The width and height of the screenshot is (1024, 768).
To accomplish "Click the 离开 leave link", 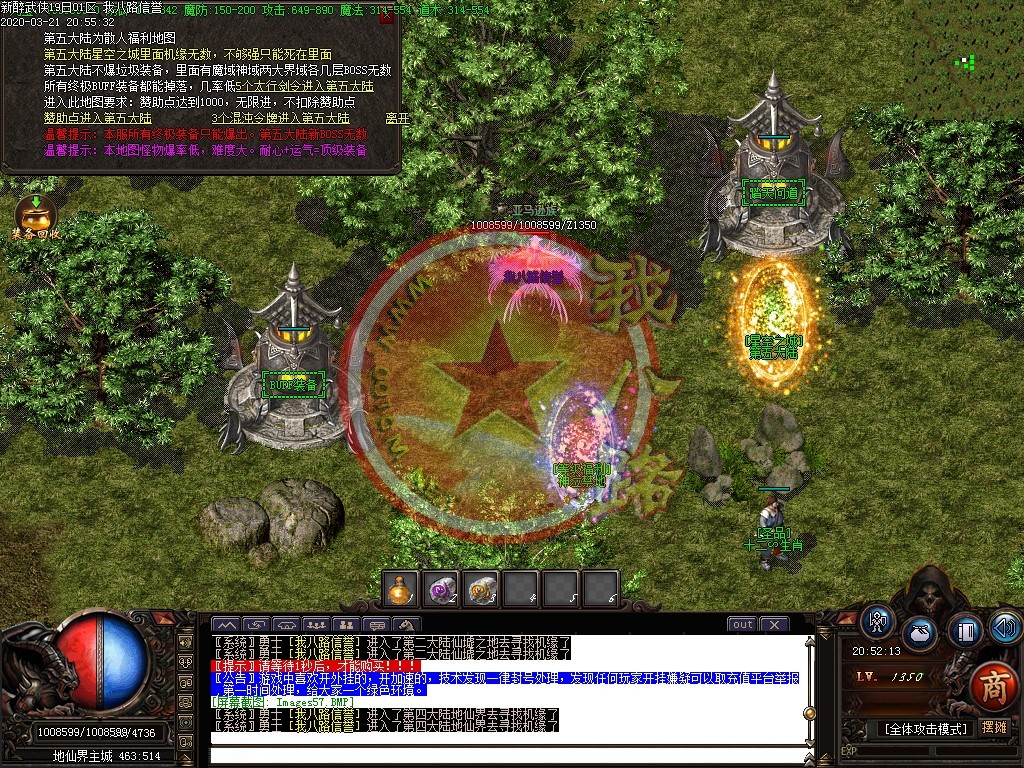I will (x=397, y=118).
